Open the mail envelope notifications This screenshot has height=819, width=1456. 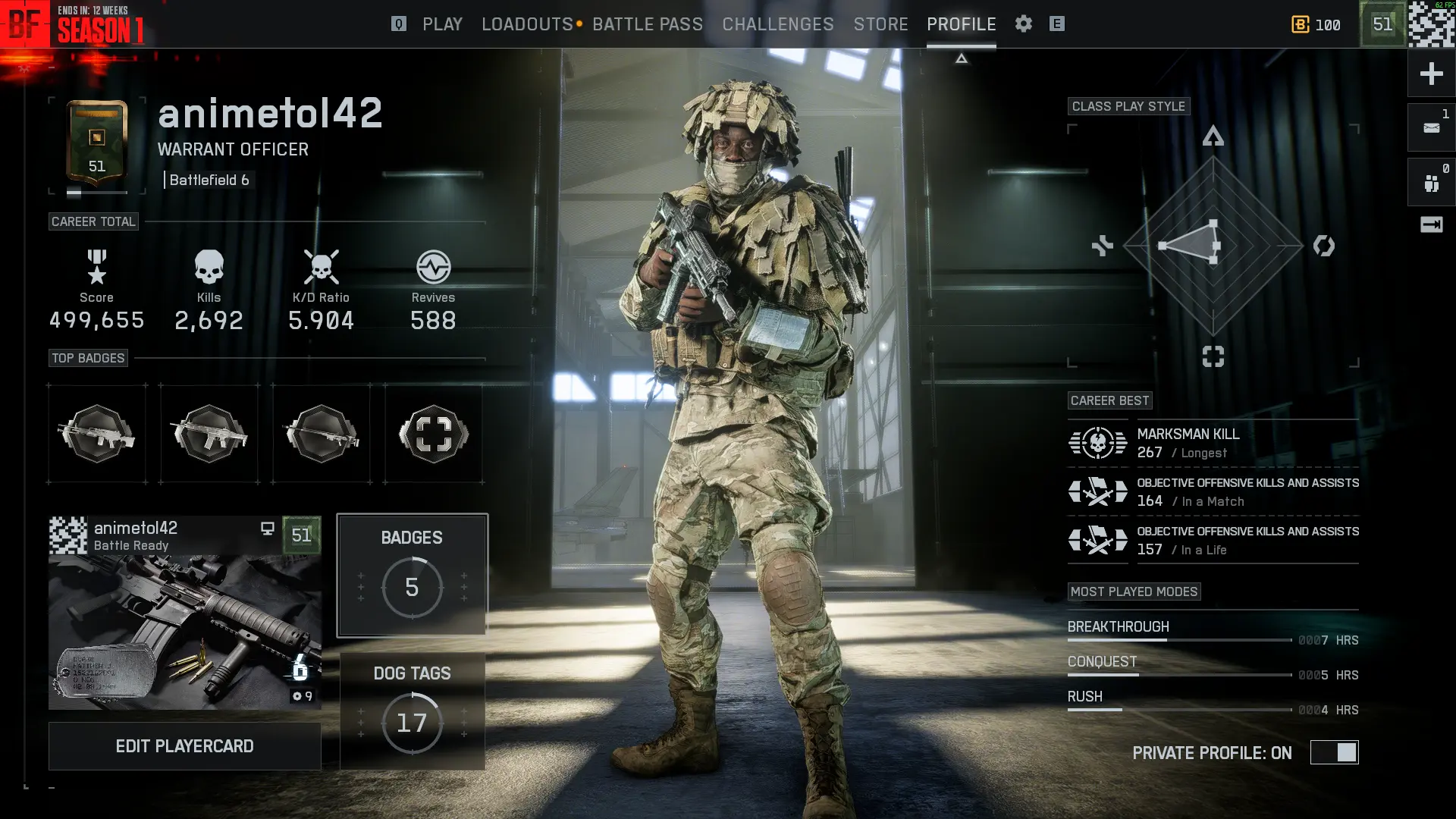point(1431,128)
